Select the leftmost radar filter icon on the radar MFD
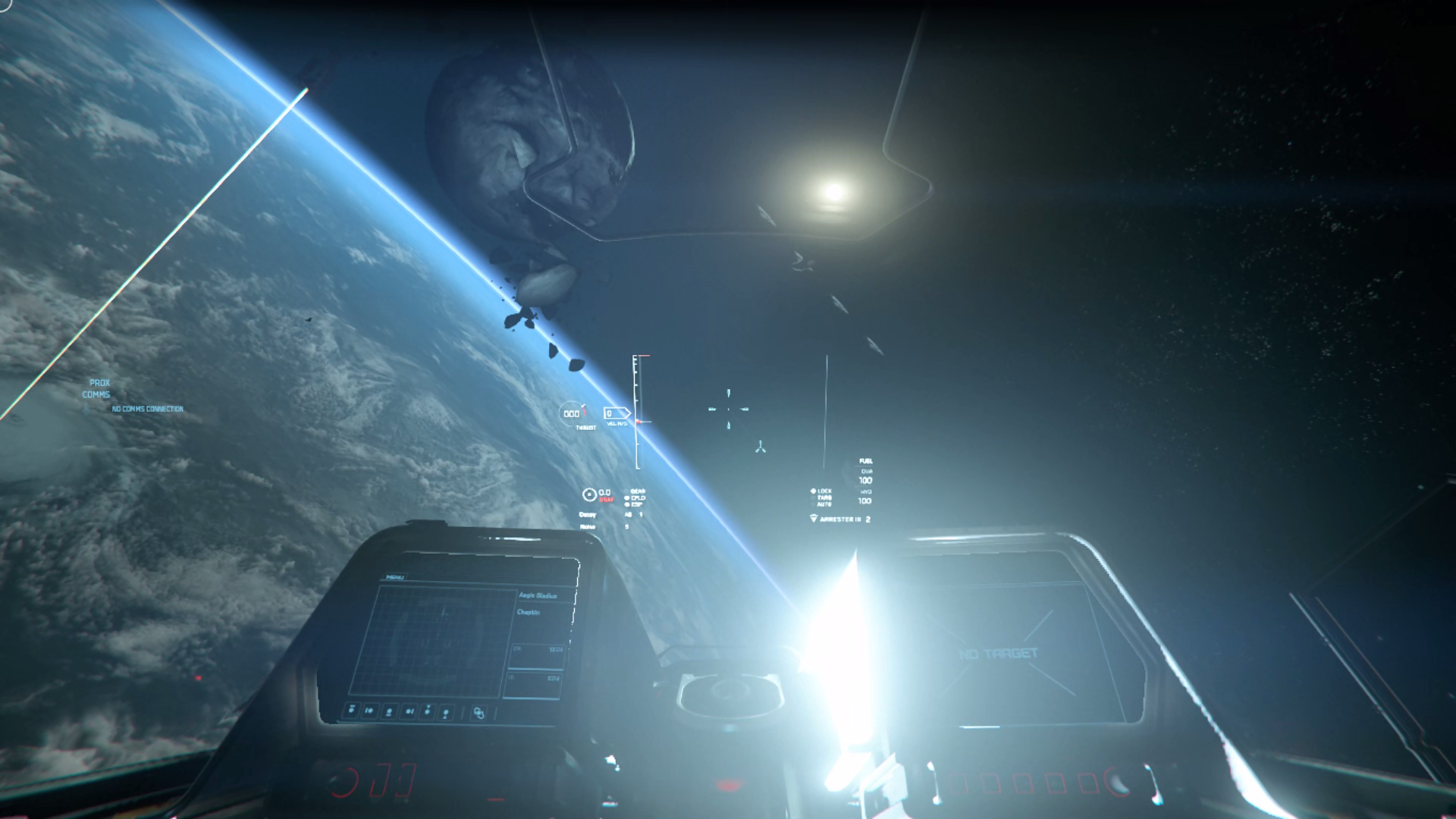Image resolution: width=1456 pixels, height=819 pixels. pyautogui.click(x=351, y=710)
